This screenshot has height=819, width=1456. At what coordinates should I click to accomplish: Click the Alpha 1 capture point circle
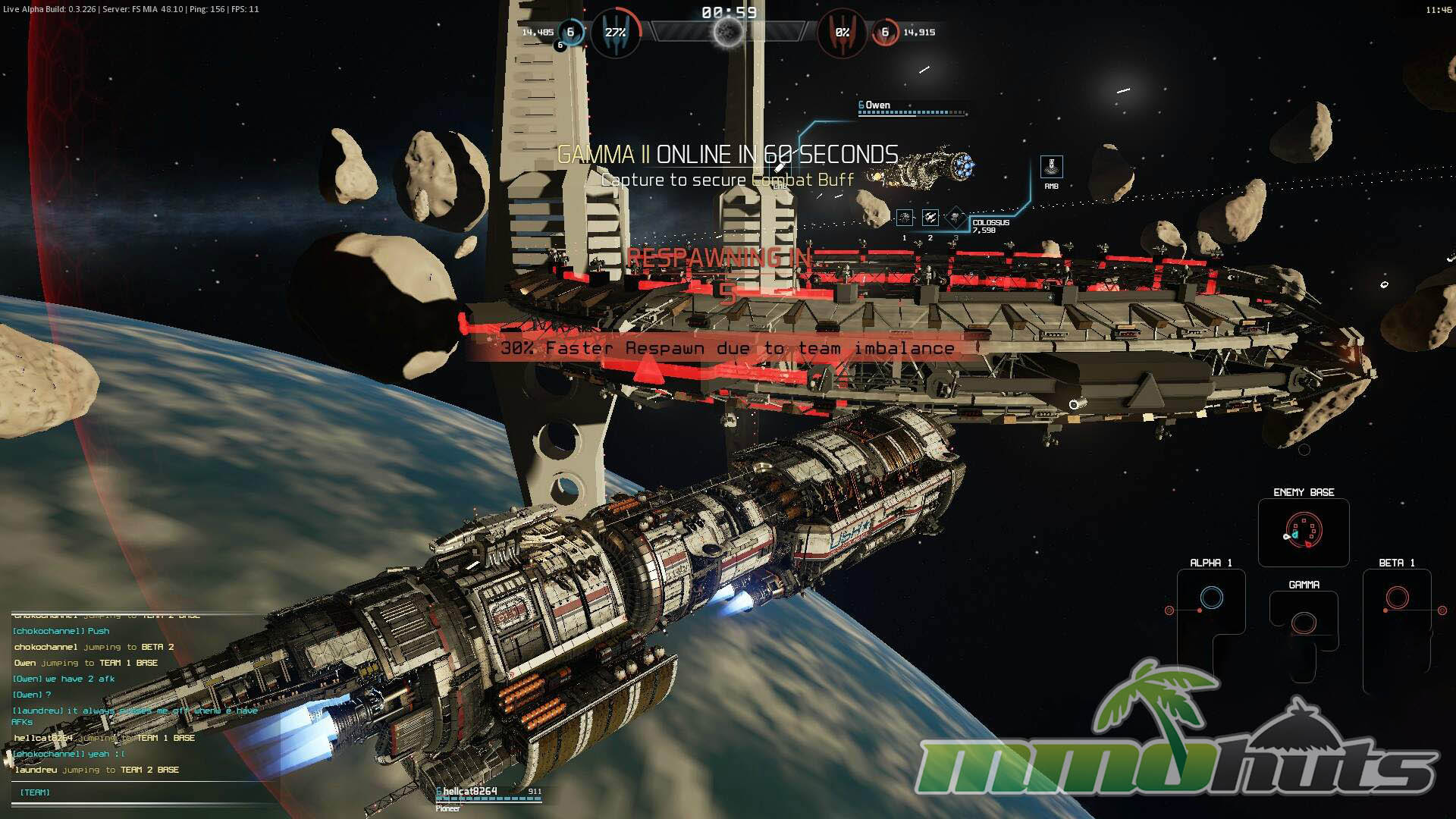(x=1211, y=598)
